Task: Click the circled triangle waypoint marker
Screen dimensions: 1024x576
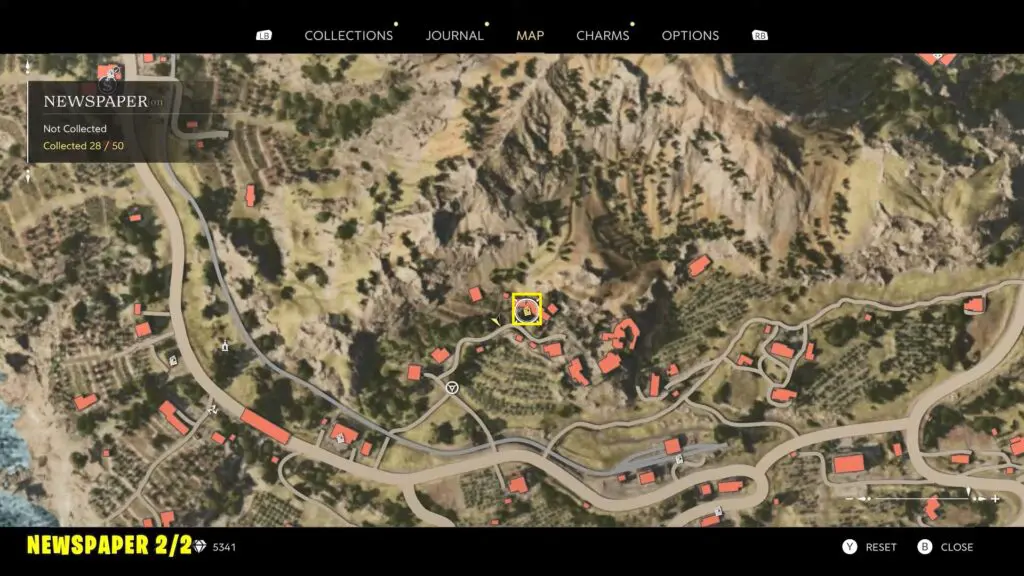Action: coord(452,386)
